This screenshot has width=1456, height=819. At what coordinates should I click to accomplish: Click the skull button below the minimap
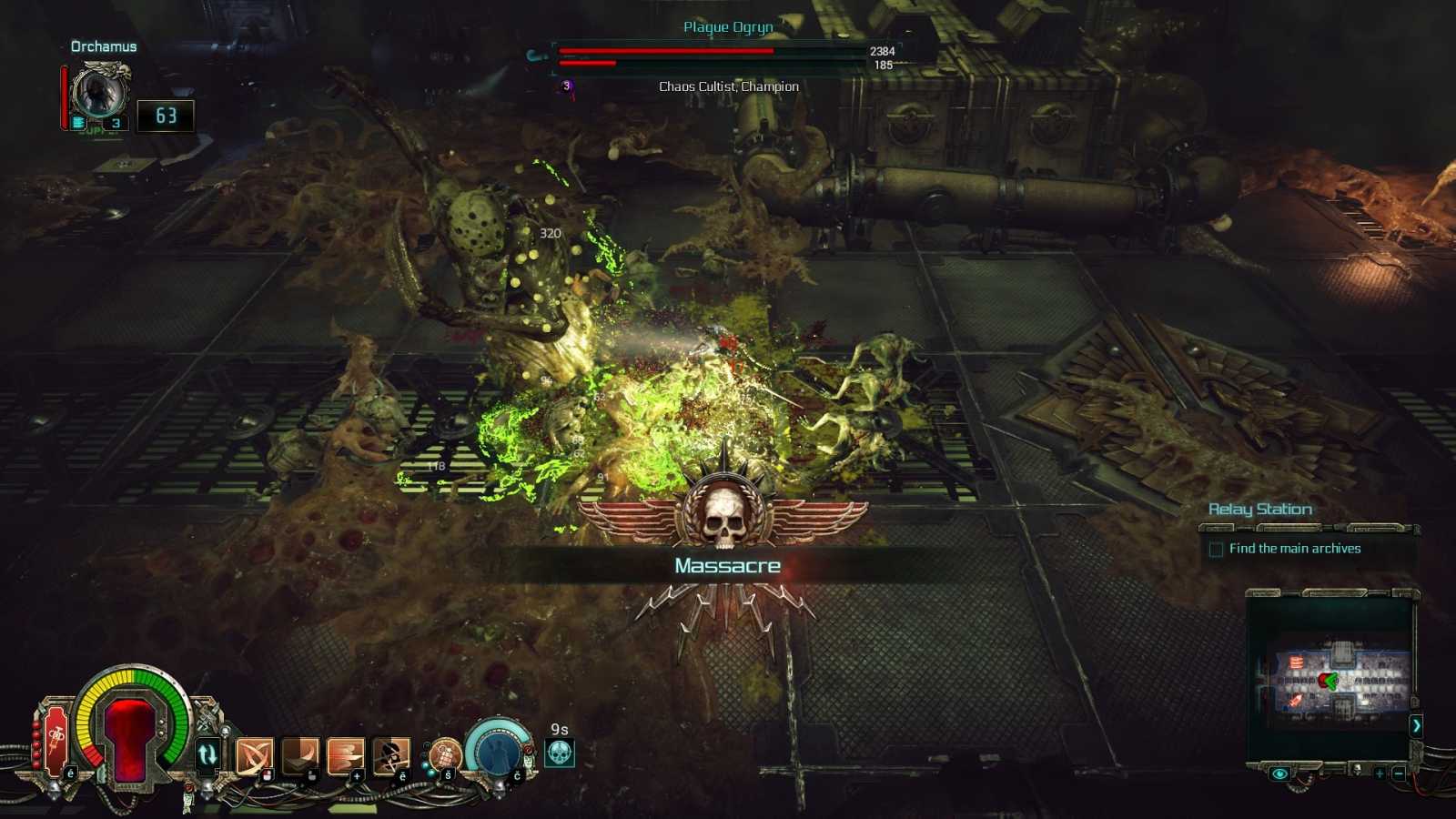pyautogui.click(x=1357, y=770)
